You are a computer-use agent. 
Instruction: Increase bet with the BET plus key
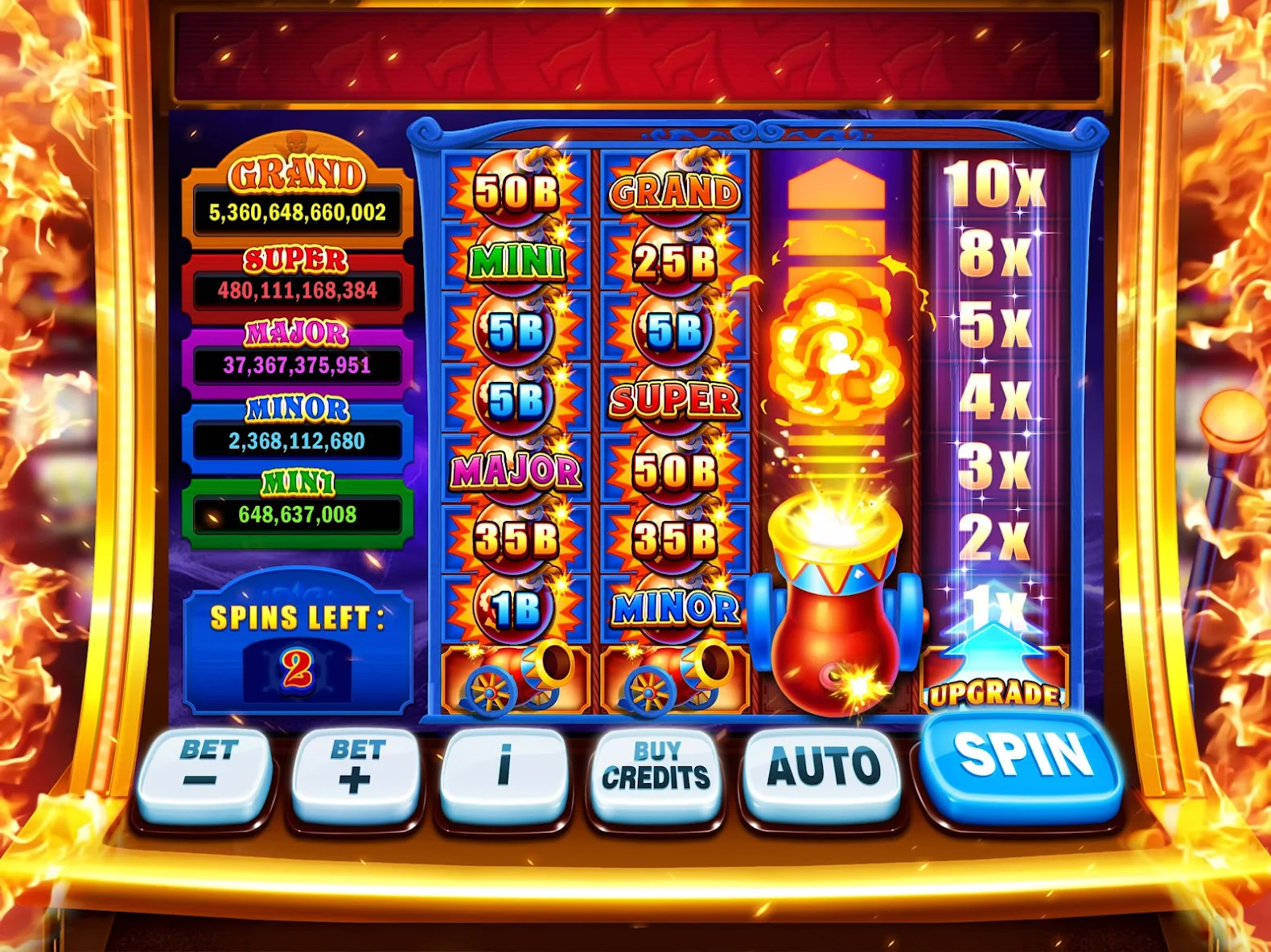[354, 762]
